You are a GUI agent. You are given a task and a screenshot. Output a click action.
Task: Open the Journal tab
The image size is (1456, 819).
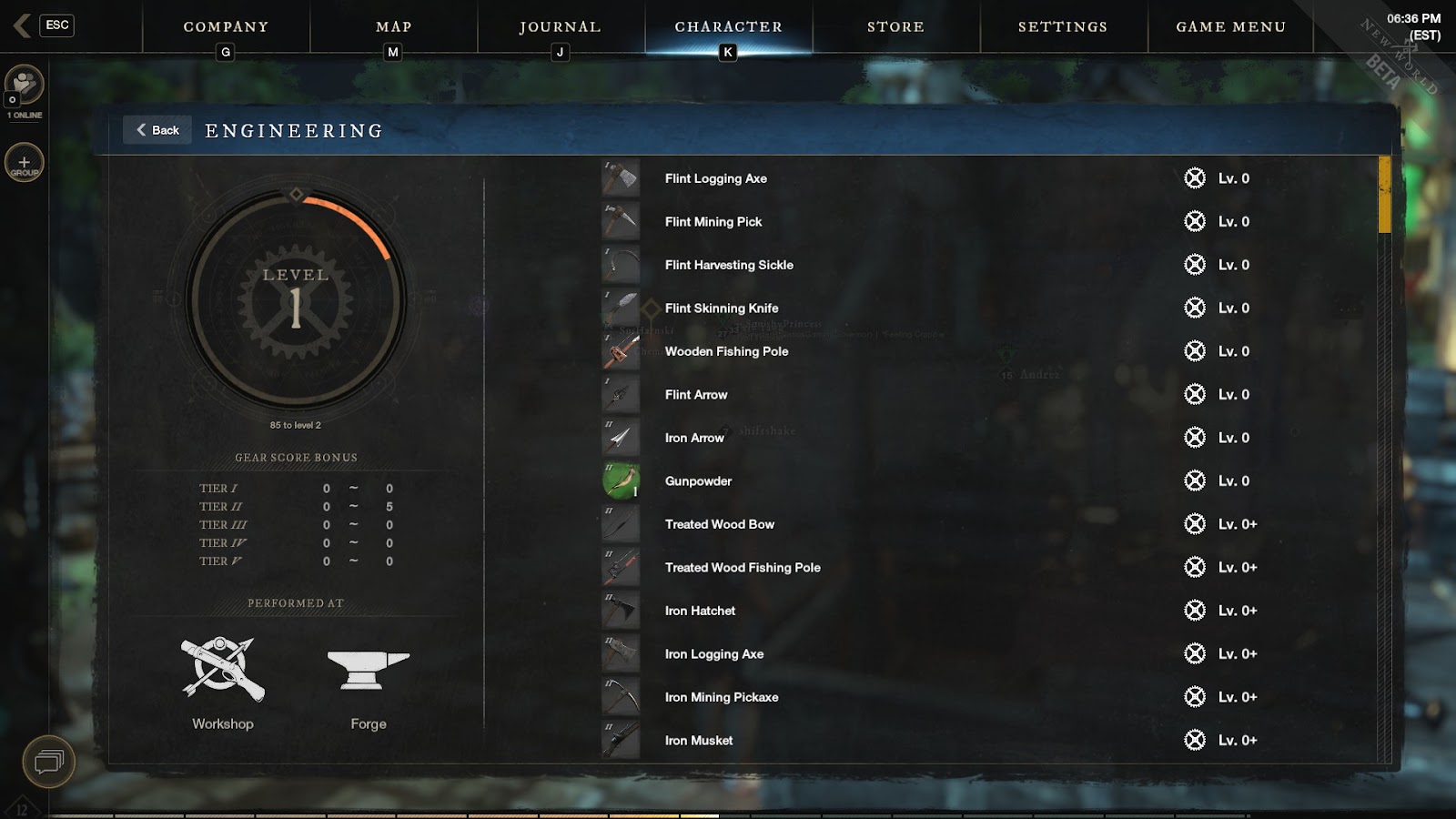[560, 27]
